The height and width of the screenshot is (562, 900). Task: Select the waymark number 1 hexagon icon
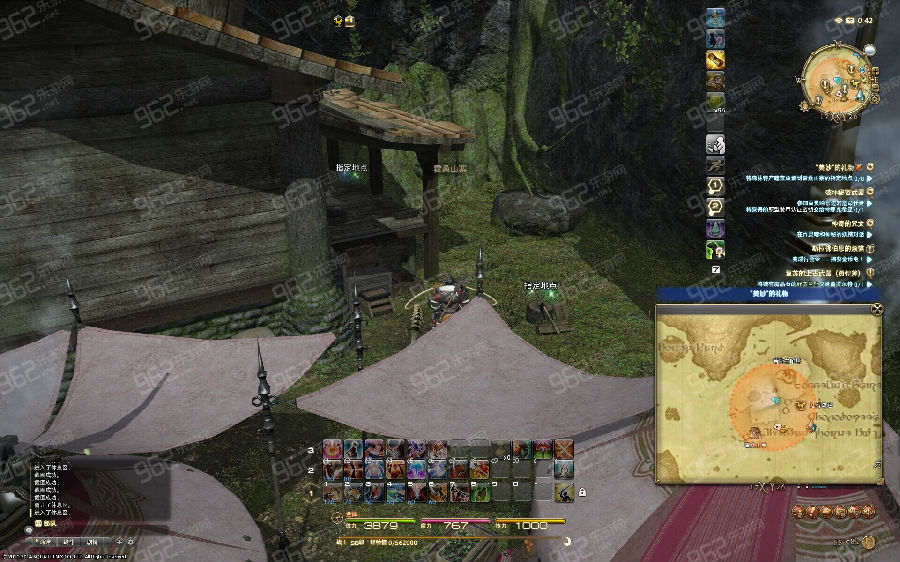[x=715, y=186]
